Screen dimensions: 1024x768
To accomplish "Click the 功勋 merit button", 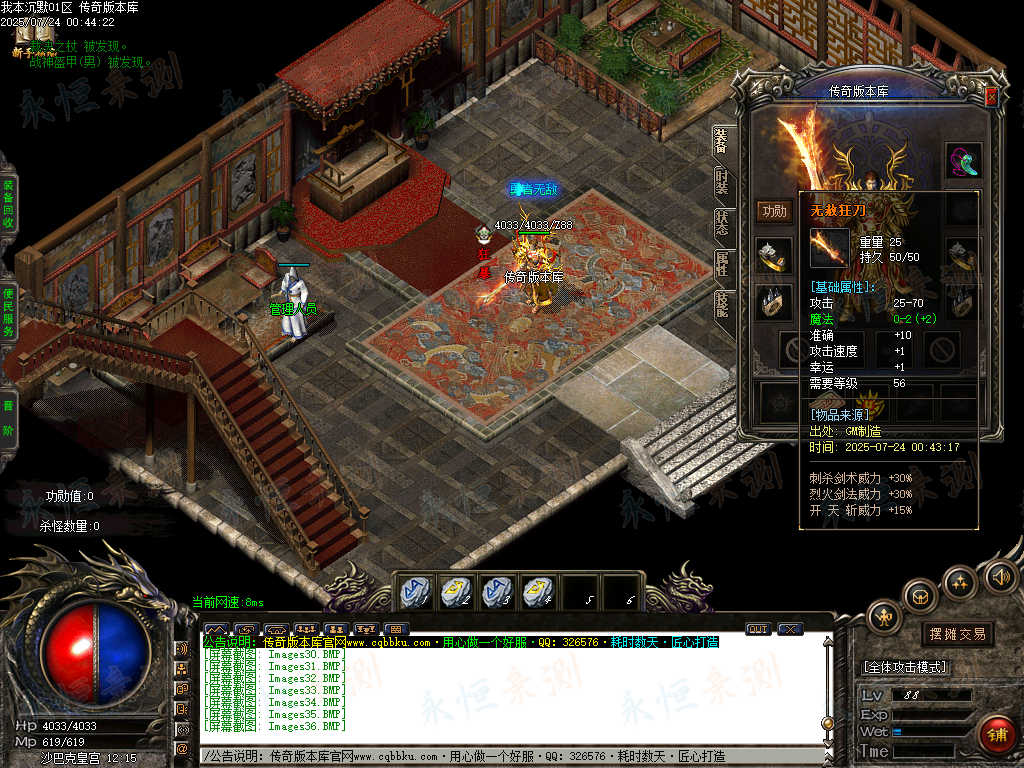I will tap(774, 210).
